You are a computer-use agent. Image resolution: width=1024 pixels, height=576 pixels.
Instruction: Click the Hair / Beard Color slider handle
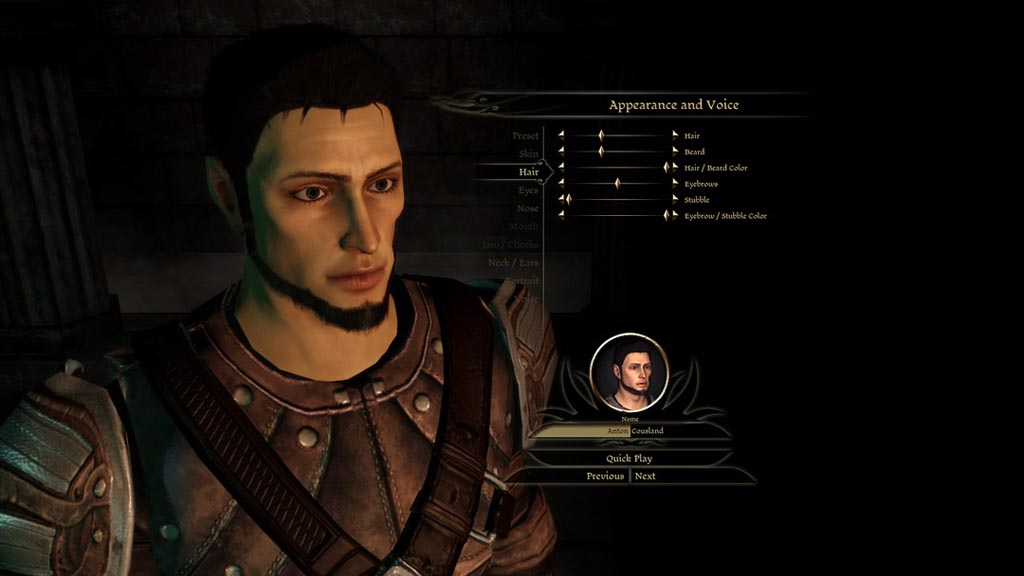point(665,167)
